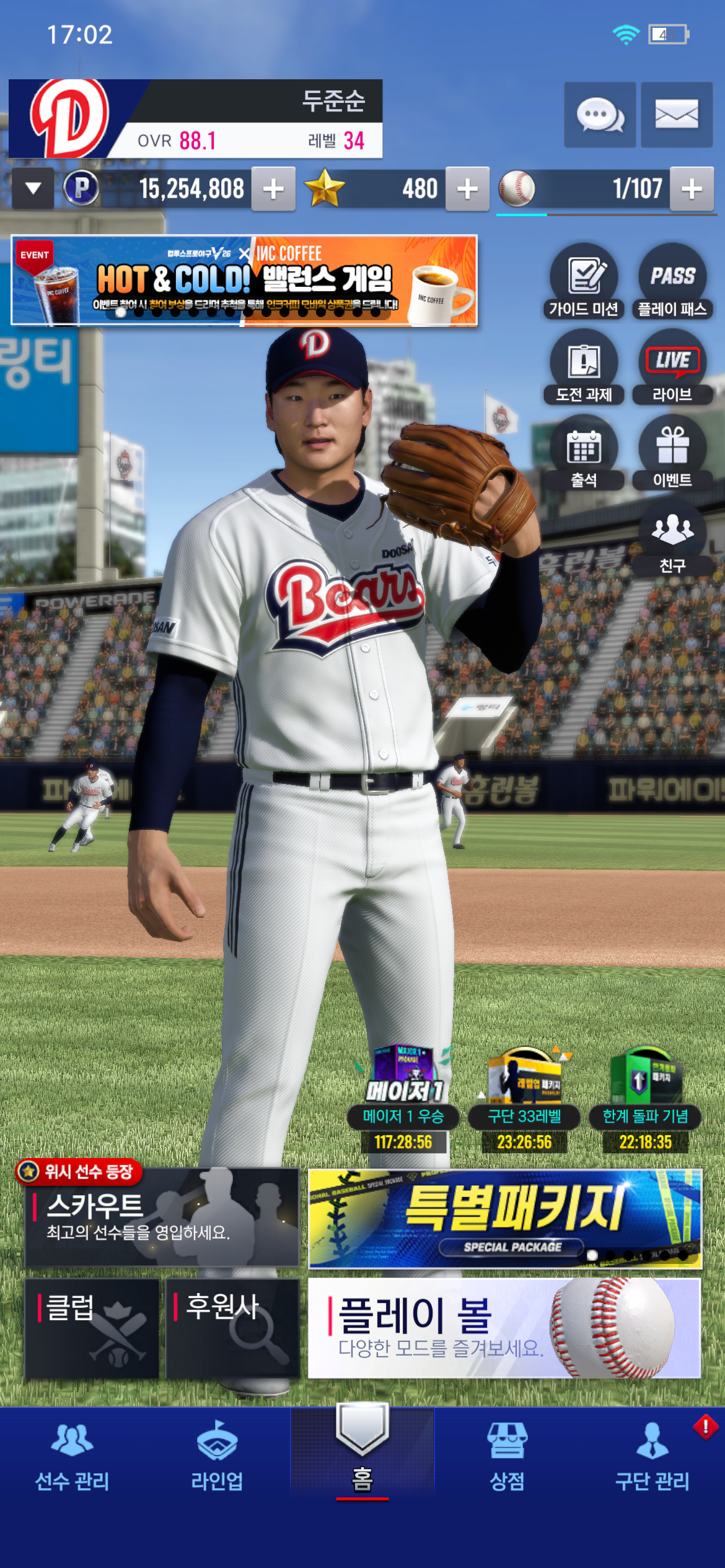
Task: Add more P points with plus button
Action: click(x=273, y=189)
